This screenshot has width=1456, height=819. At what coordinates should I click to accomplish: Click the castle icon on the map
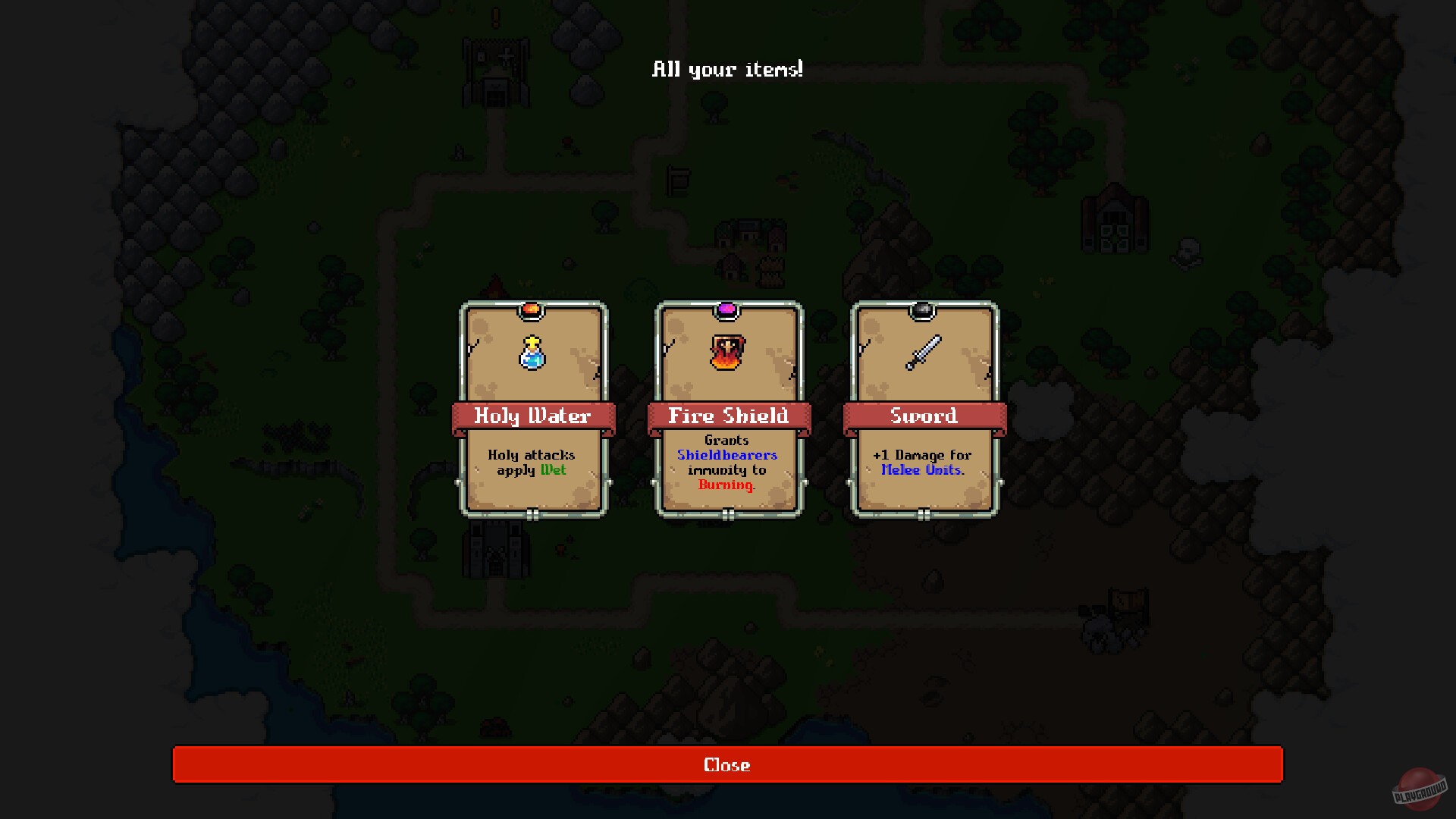pos(497,546)
